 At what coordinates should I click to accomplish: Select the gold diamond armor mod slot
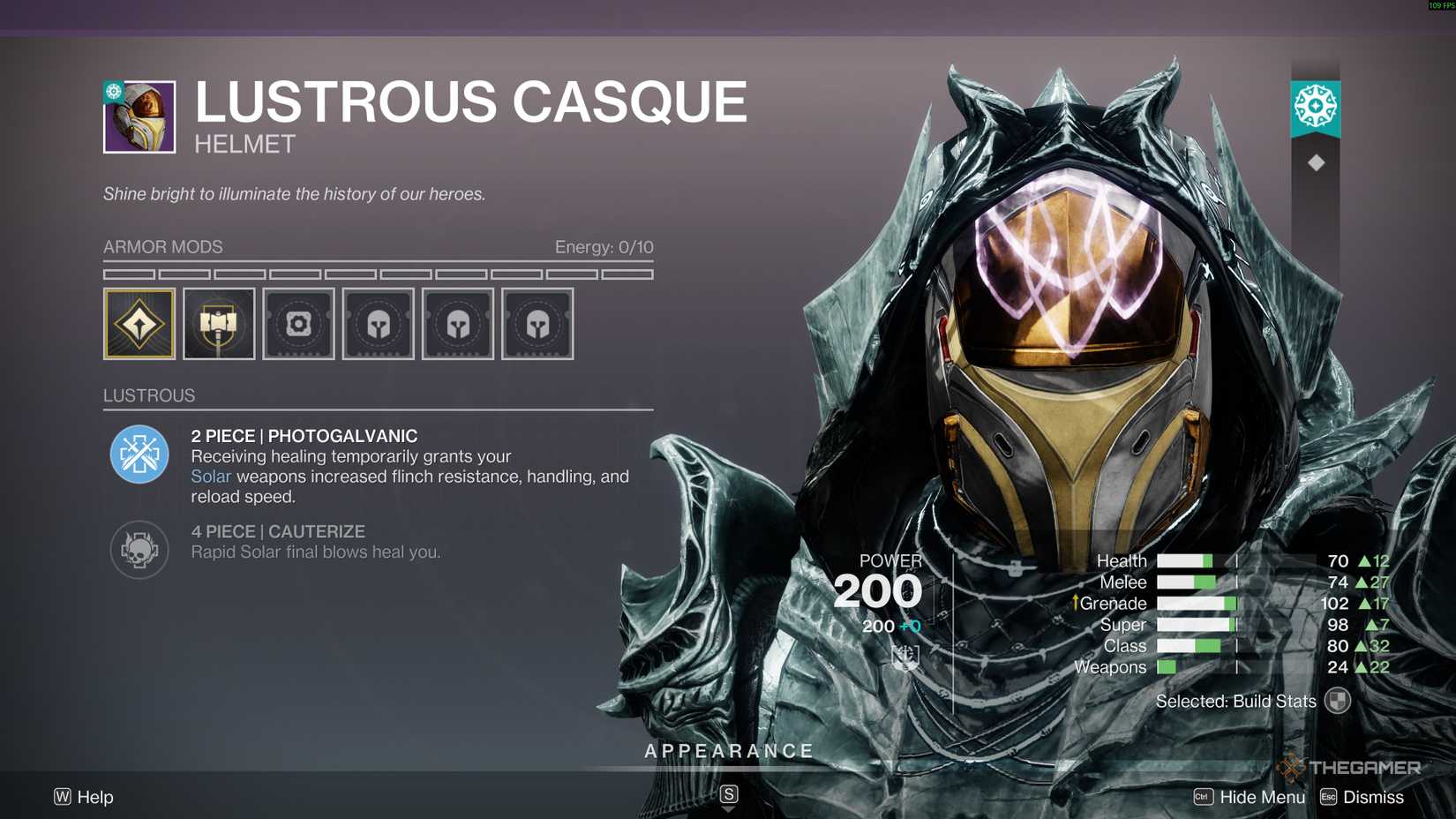click(139, 324)
